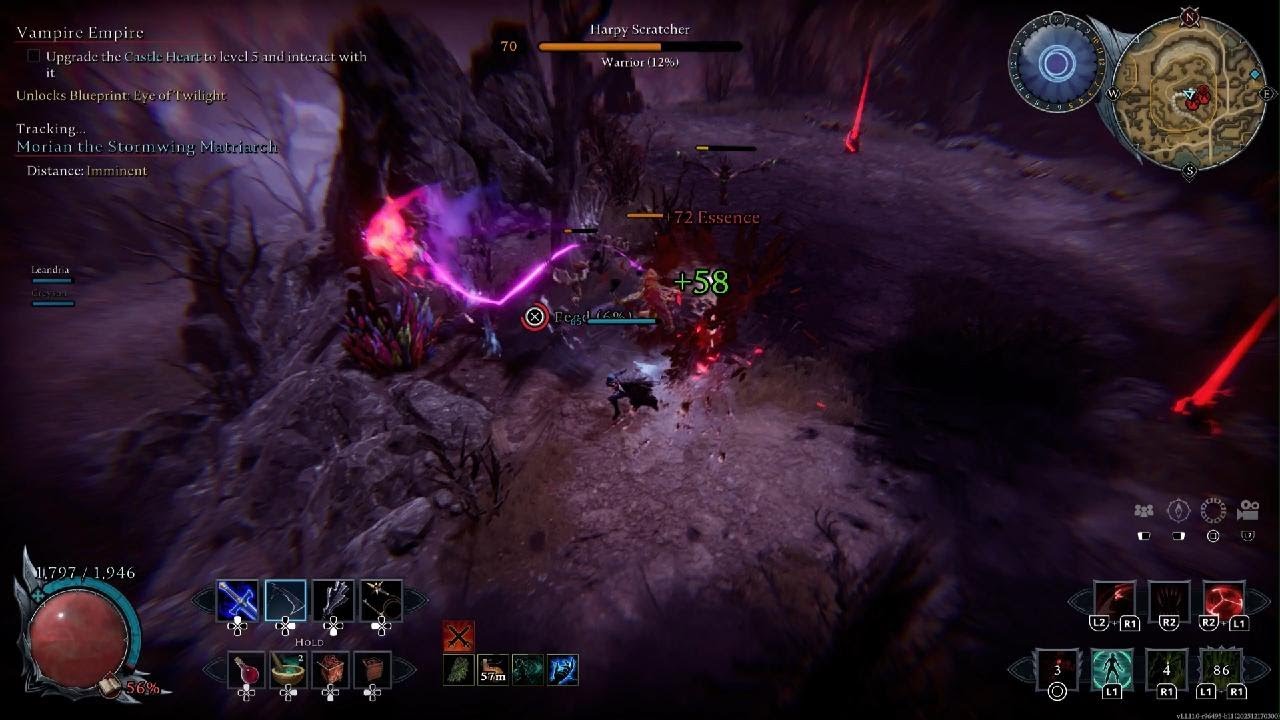The height and width of the screenshot is (720, 1280).
Task: Select tracked boss Morian the Stormwing Matriarch
Action: pos(147,147)
